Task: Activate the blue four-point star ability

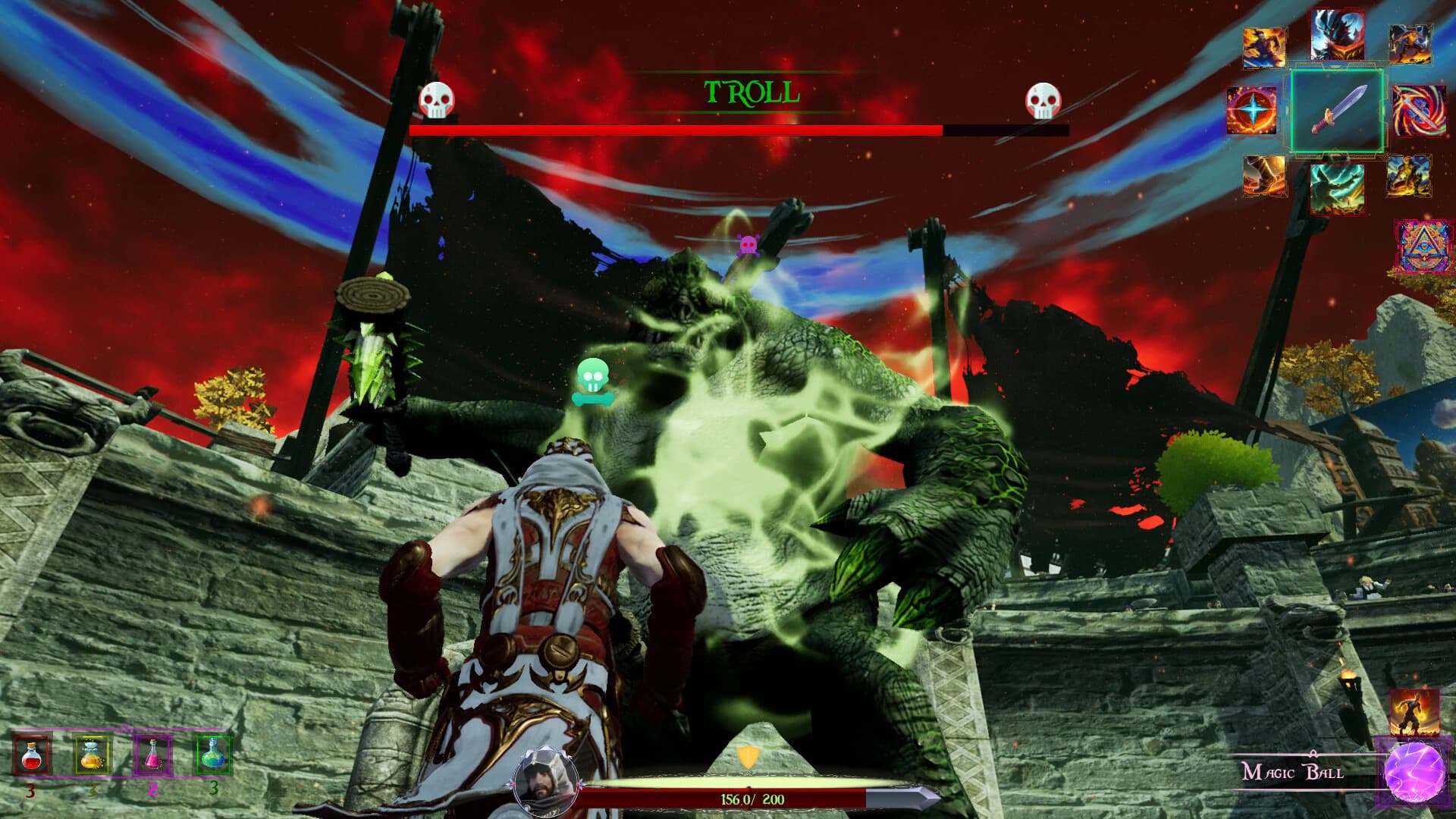Action: (x=1252, y=111)
